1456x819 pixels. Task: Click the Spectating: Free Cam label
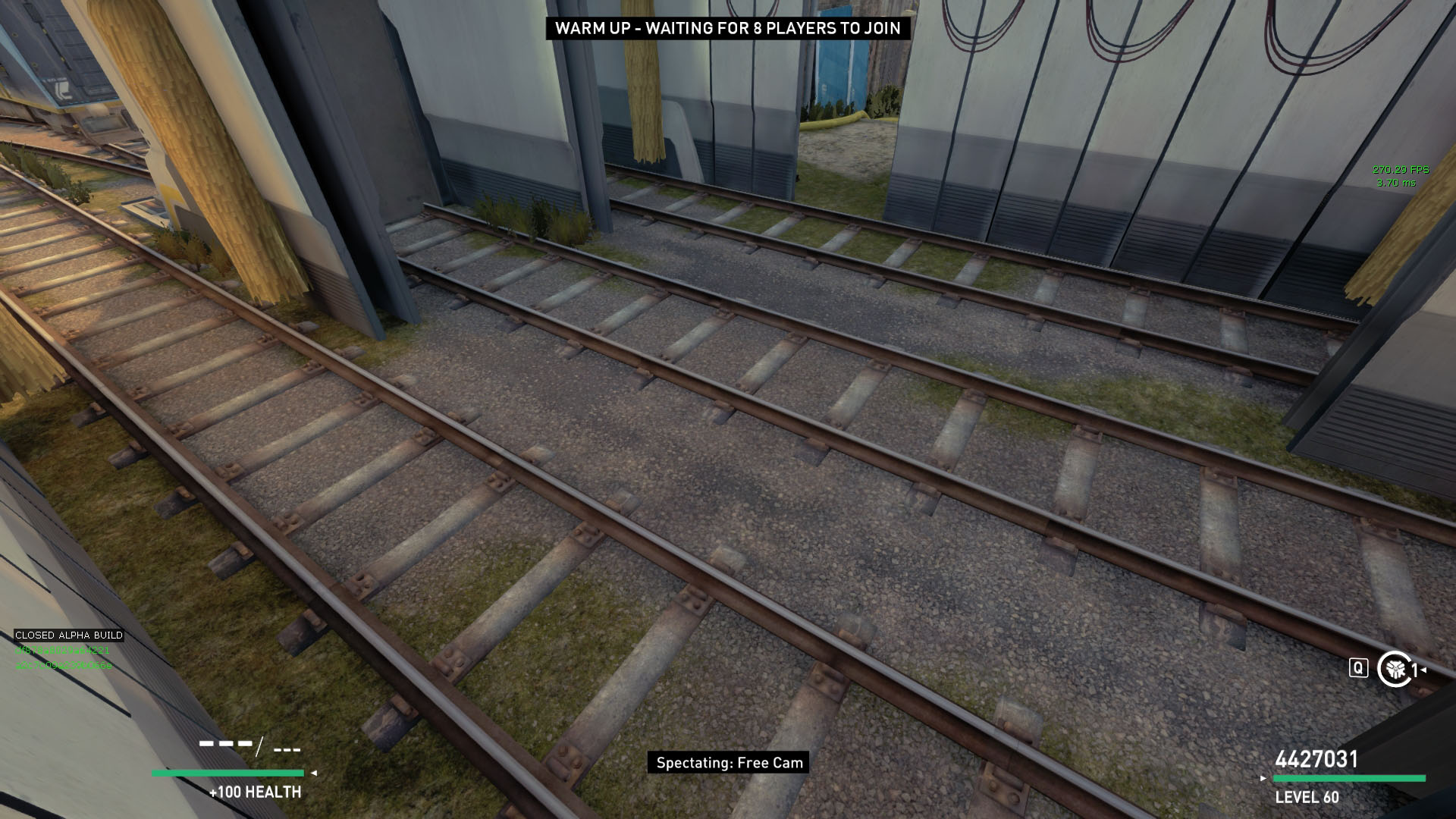pos(729,763)
